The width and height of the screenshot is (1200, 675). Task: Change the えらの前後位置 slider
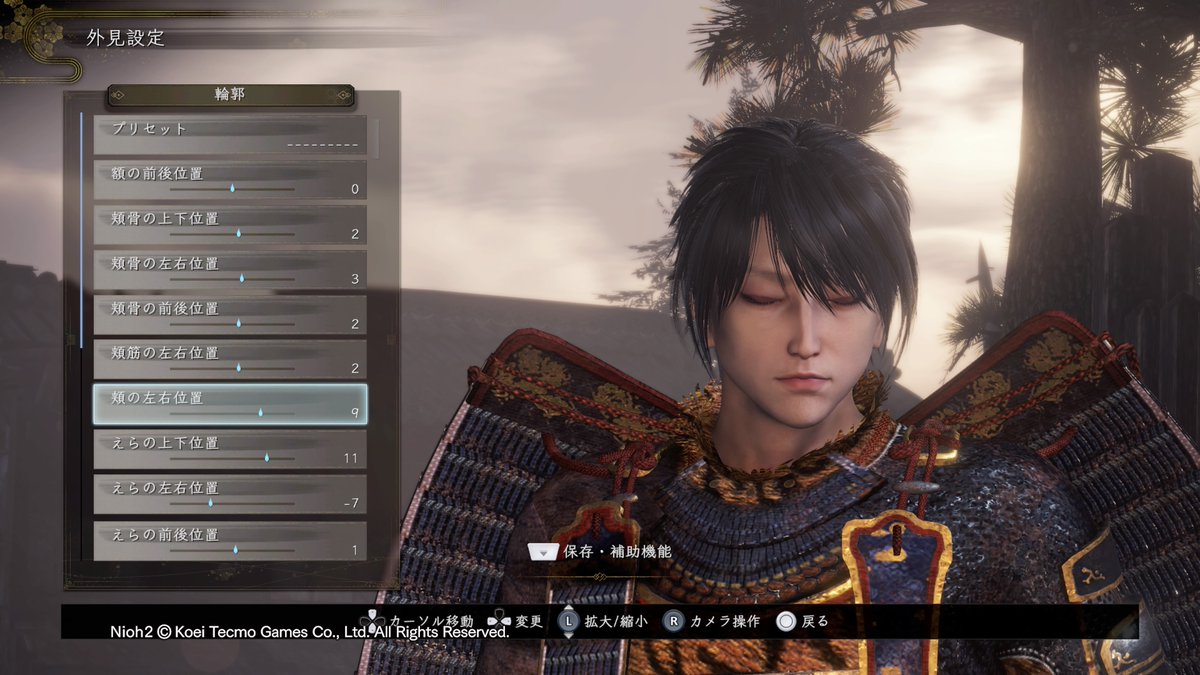point(235,549)
